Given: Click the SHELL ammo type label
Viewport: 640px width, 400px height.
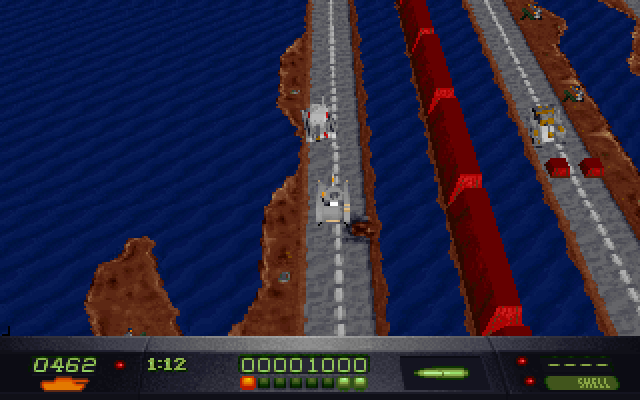Looking at the screenshot, I should [x=582, y=382].
